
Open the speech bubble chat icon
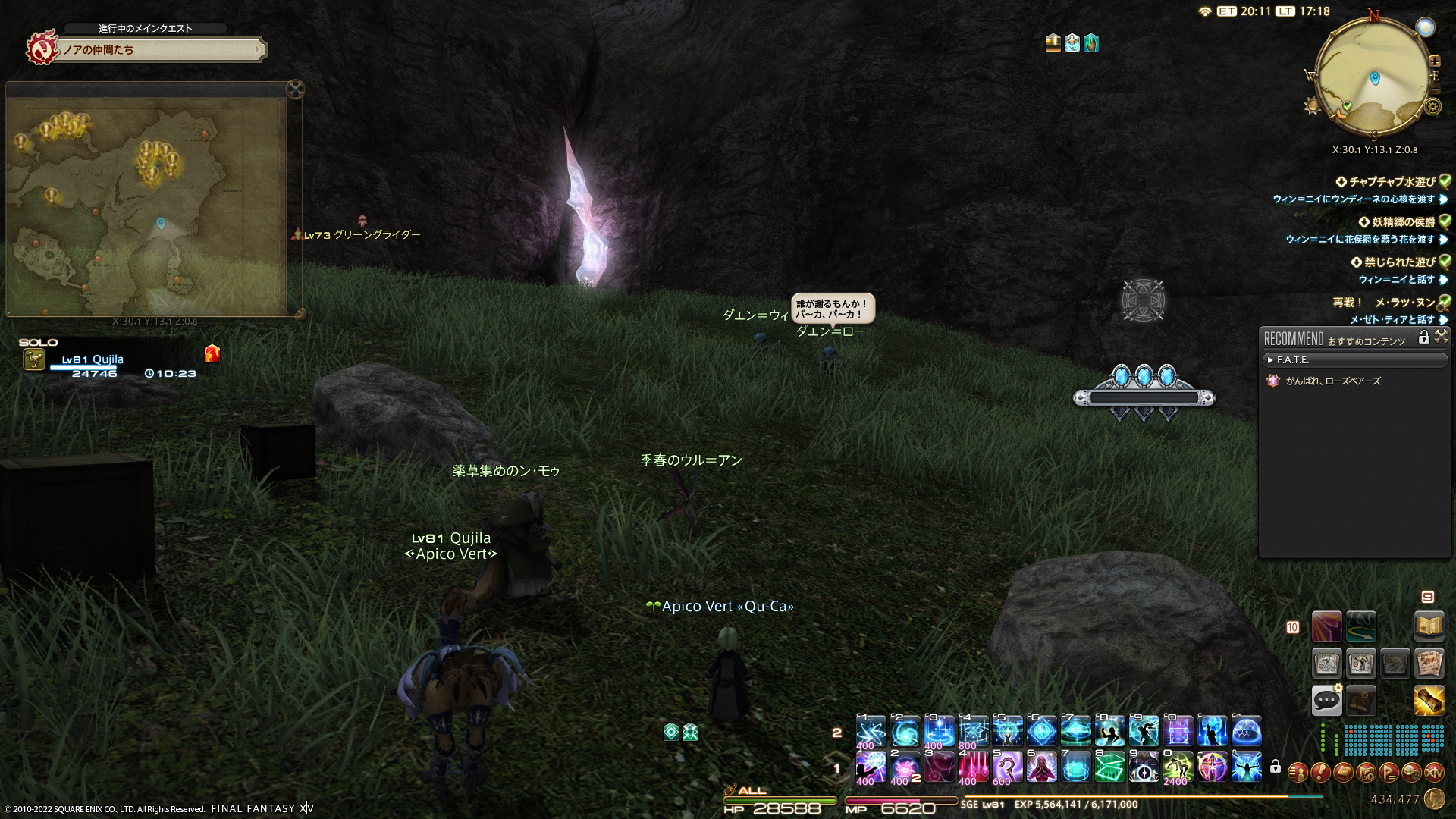click(x=1326, y=700)
